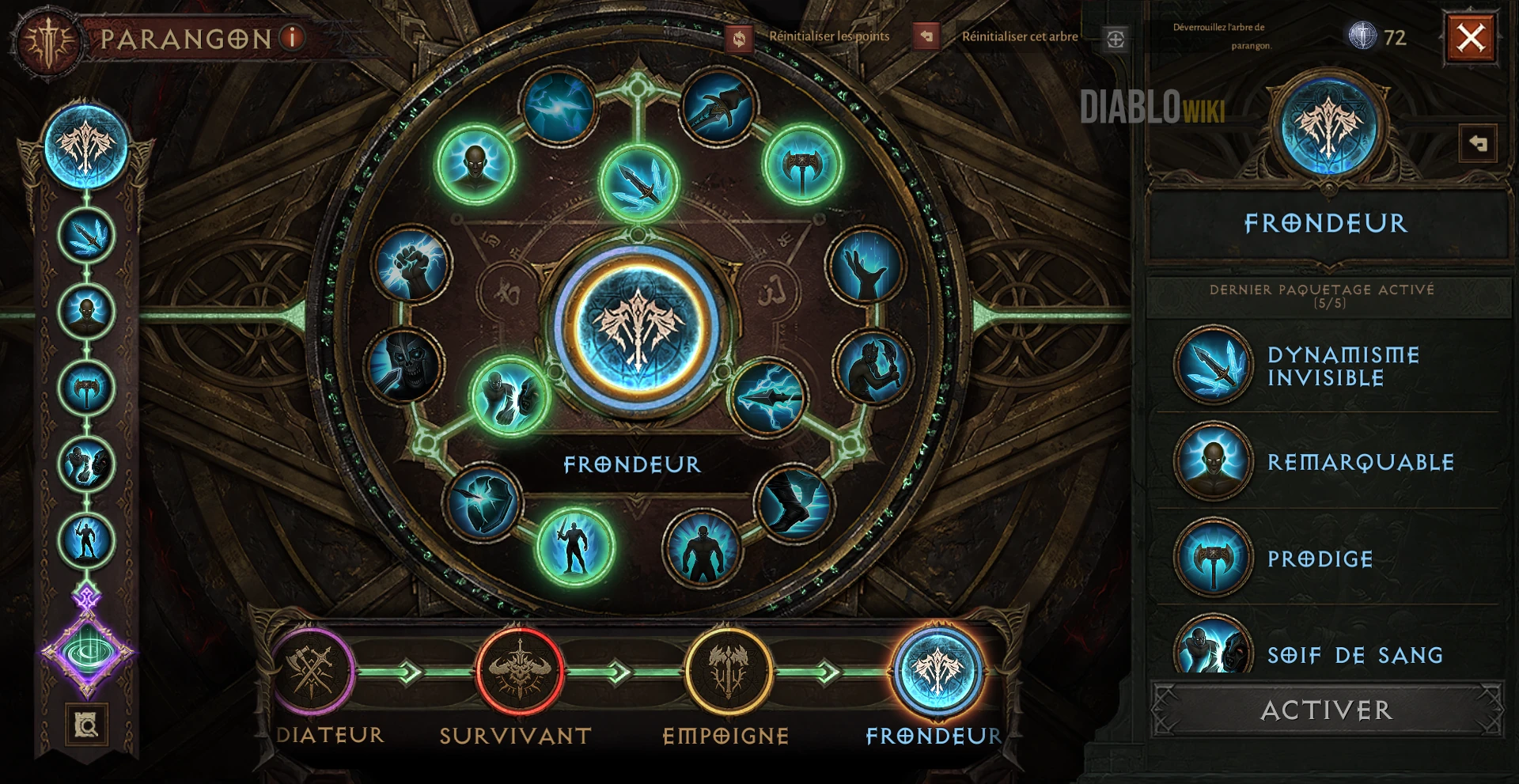Viewport: 1519px width, 784px height.
Task: Reset points with Réinitialiser les points
Action: 828,36
